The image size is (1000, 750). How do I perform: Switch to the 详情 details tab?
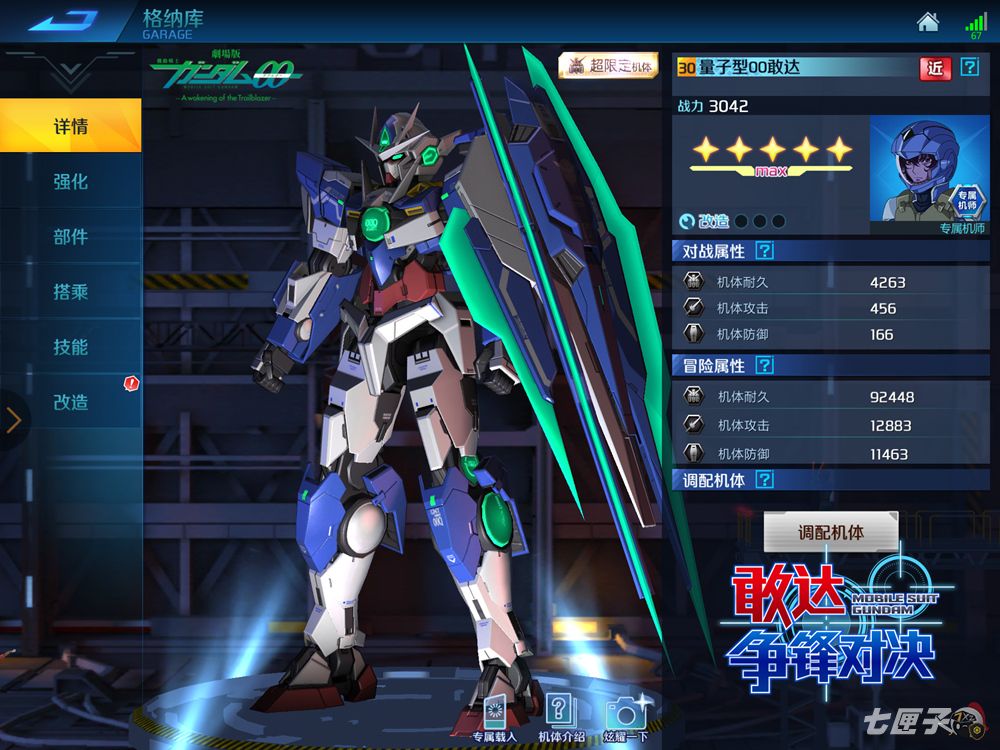[70, 126]
